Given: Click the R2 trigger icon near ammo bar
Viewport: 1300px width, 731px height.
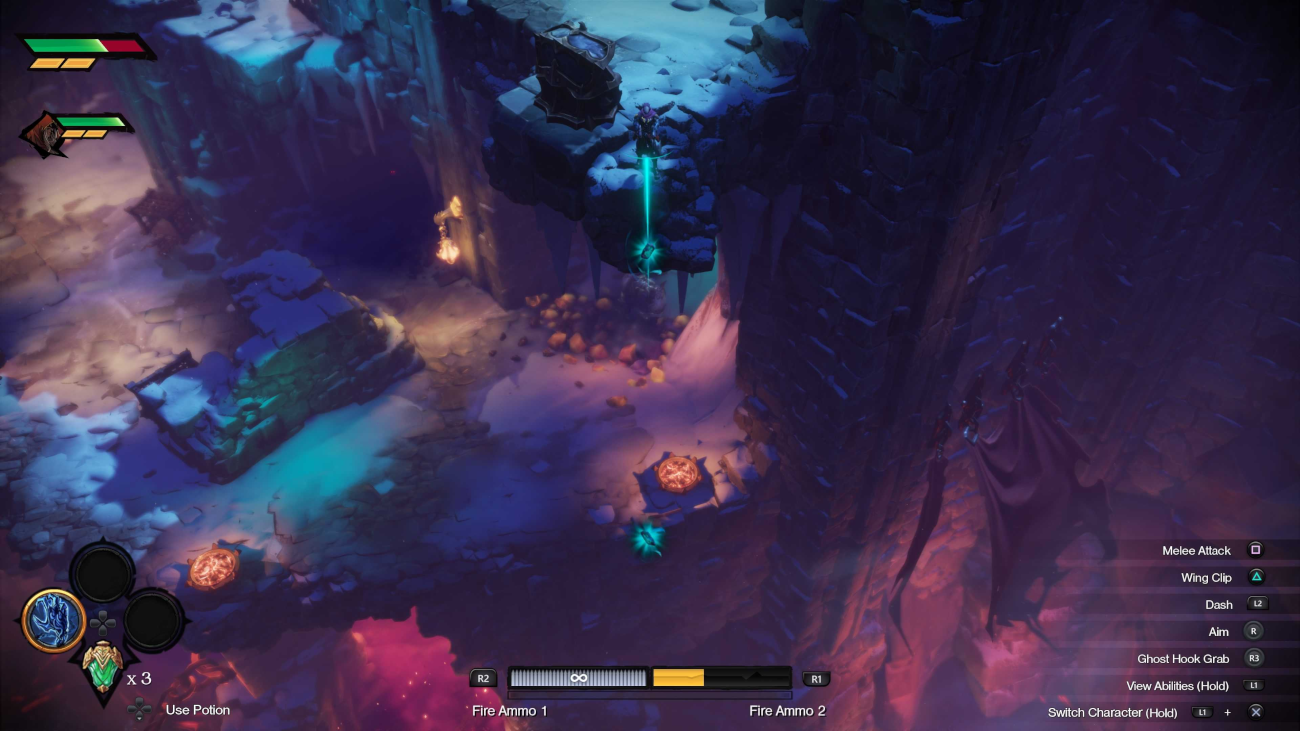Looking at the screenshot, I should [483, 678].
